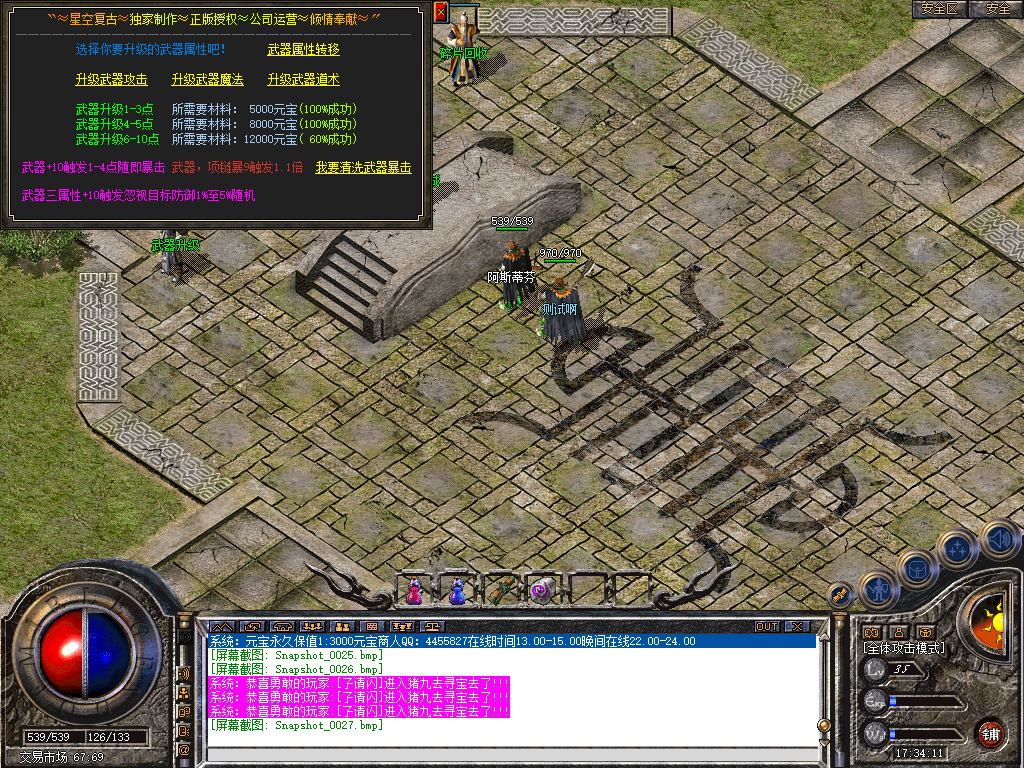The height and width of the screenshot is (768, 1024).
Task: Click the mountain icon on chat toolbar
Action: coord(220,627)
